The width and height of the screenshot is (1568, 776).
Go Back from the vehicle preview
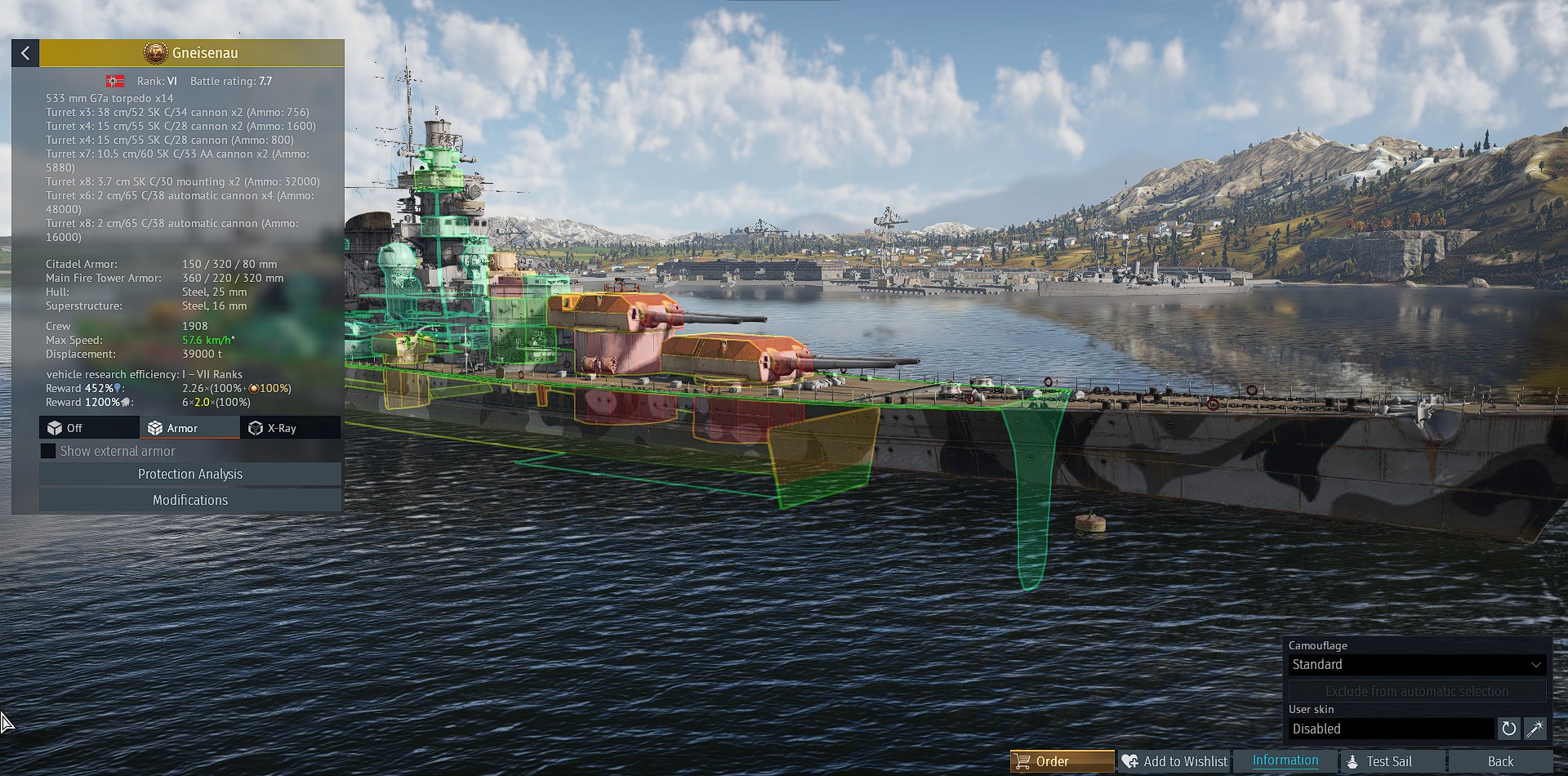click(x=1500, y=761)
